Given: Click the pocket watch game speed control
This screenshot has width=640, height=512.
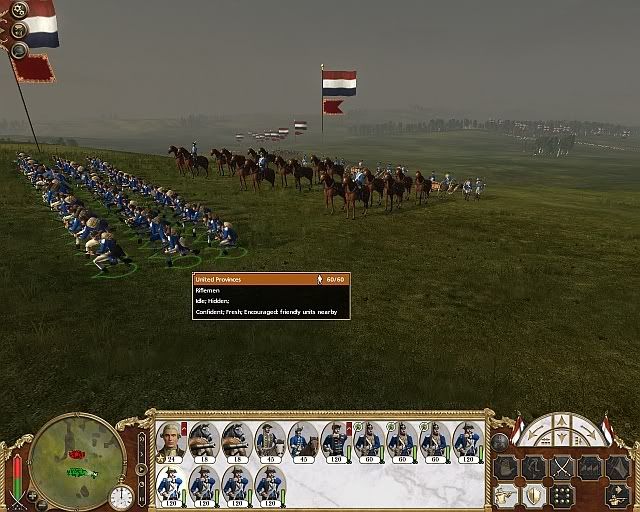Looking at the screenshot, I should (x=122, y=496).
